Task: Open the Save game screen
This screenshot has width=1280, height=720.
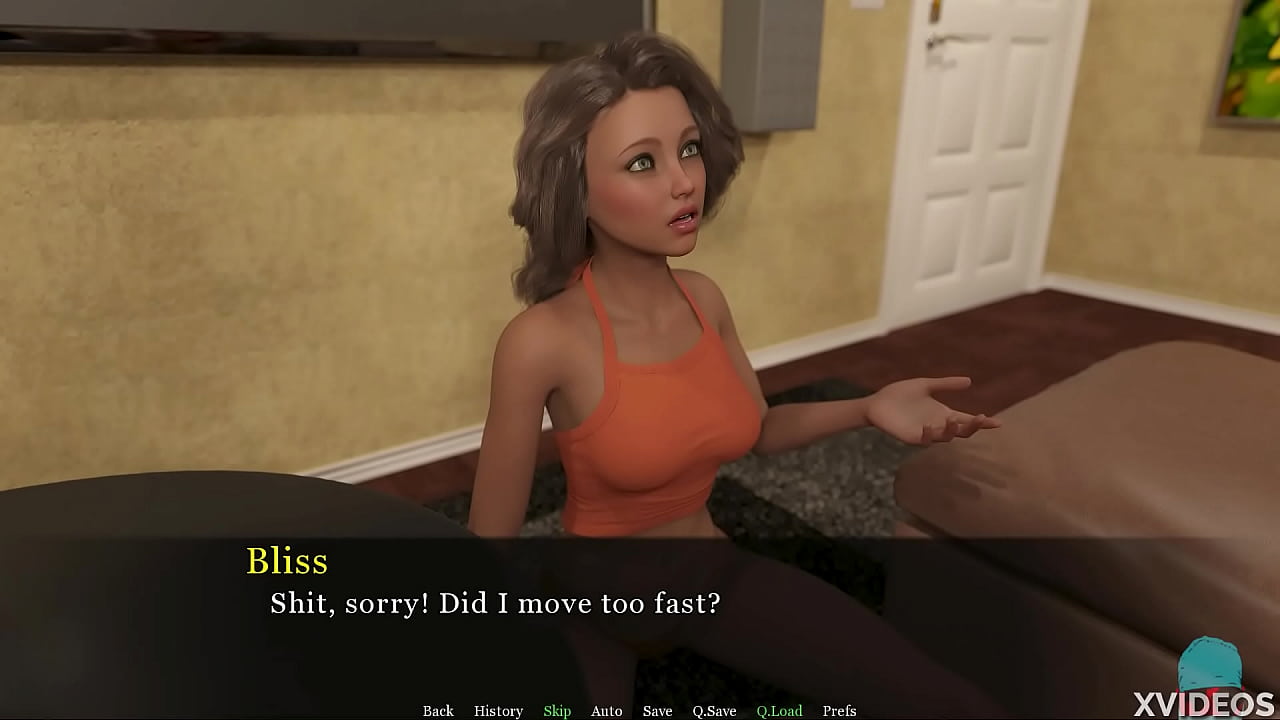Action: coord(657,711)
